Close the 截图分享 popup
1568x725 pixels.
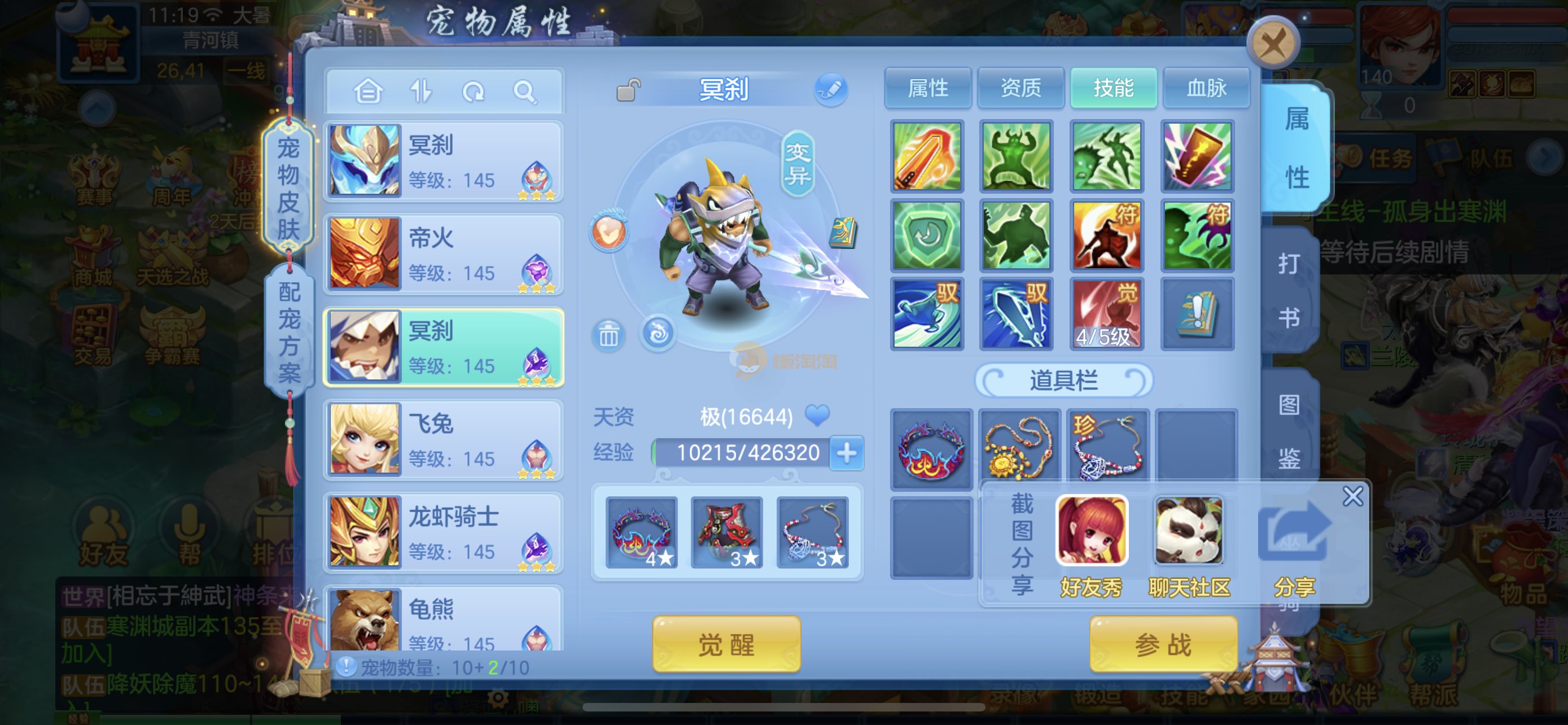point(1352,496)
